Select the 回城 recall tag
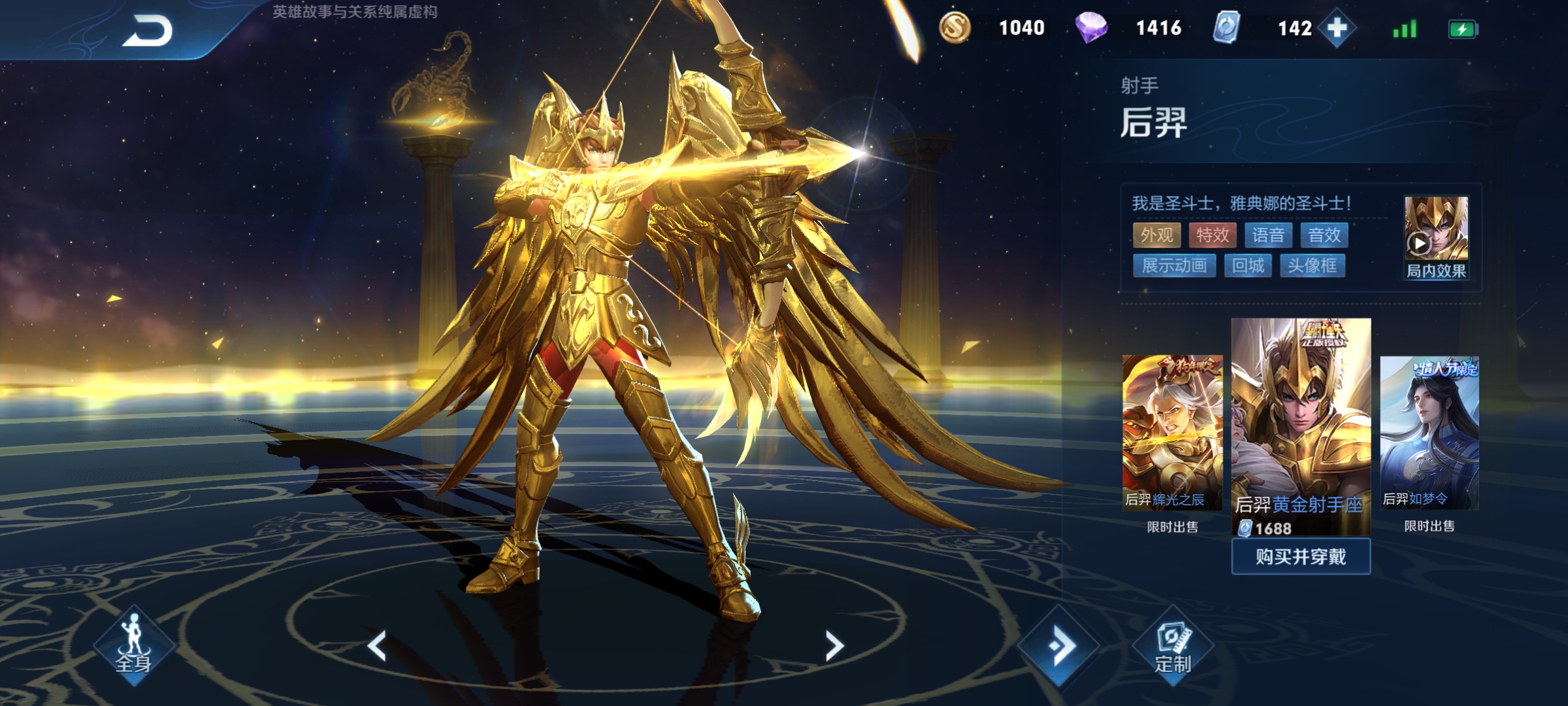Screen dimensions: 1568x706 [x=1248, y=265]
